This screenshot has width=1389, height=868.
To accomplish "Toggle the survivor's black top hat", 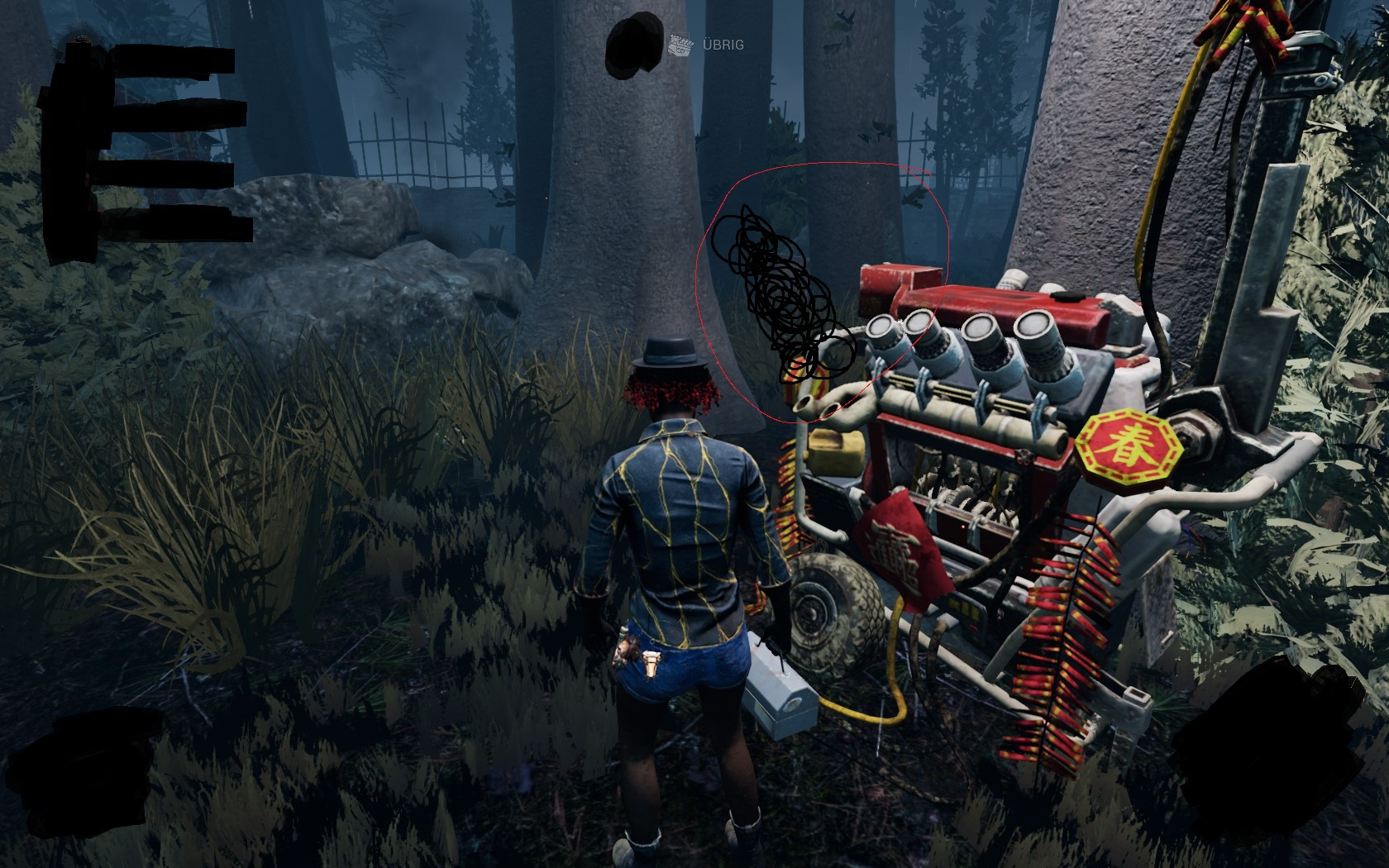I will point(670,351).
